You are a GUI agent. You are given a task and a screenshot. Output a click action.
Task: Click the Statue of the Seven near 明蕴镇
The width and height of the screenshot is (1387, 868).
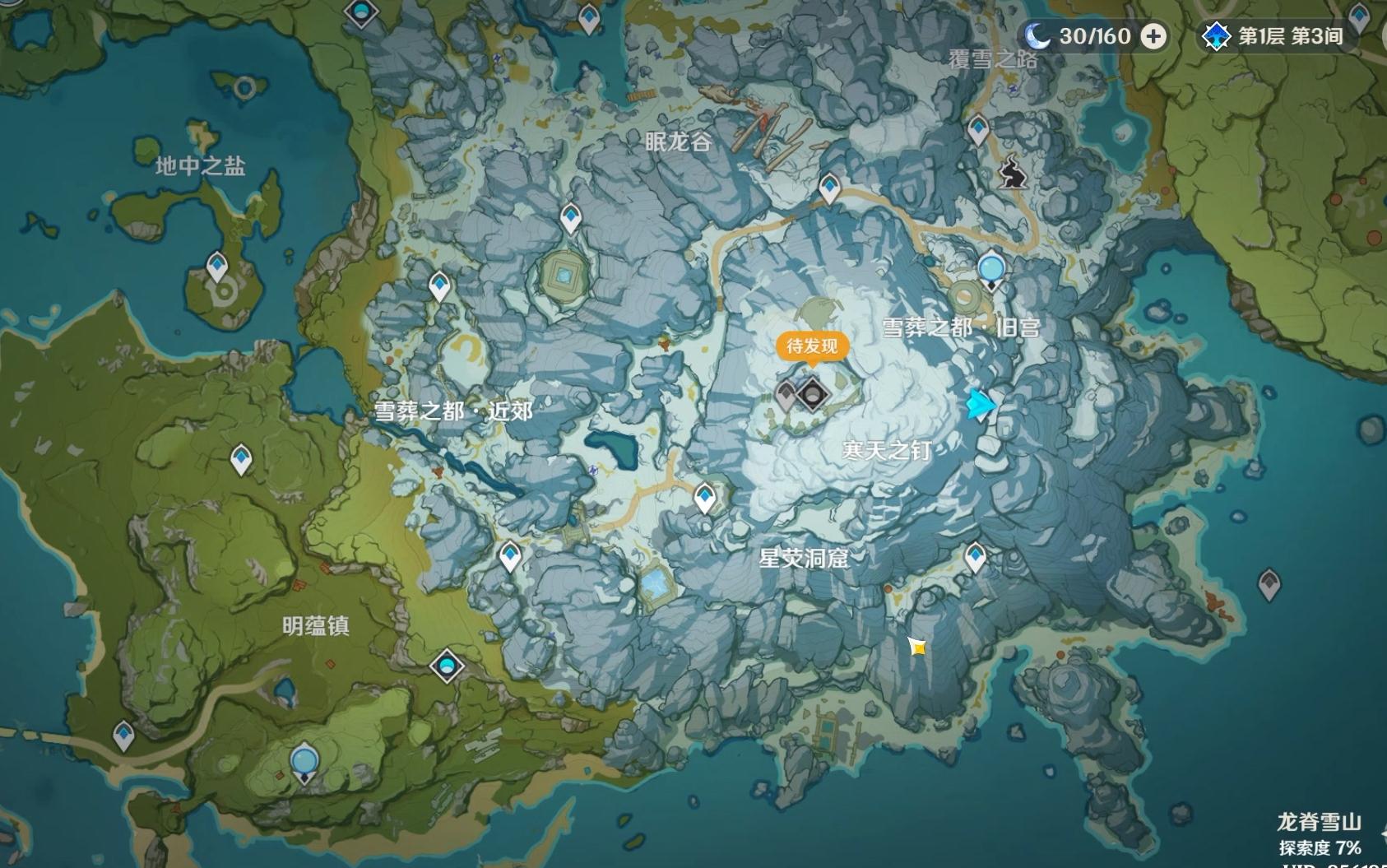304,761
